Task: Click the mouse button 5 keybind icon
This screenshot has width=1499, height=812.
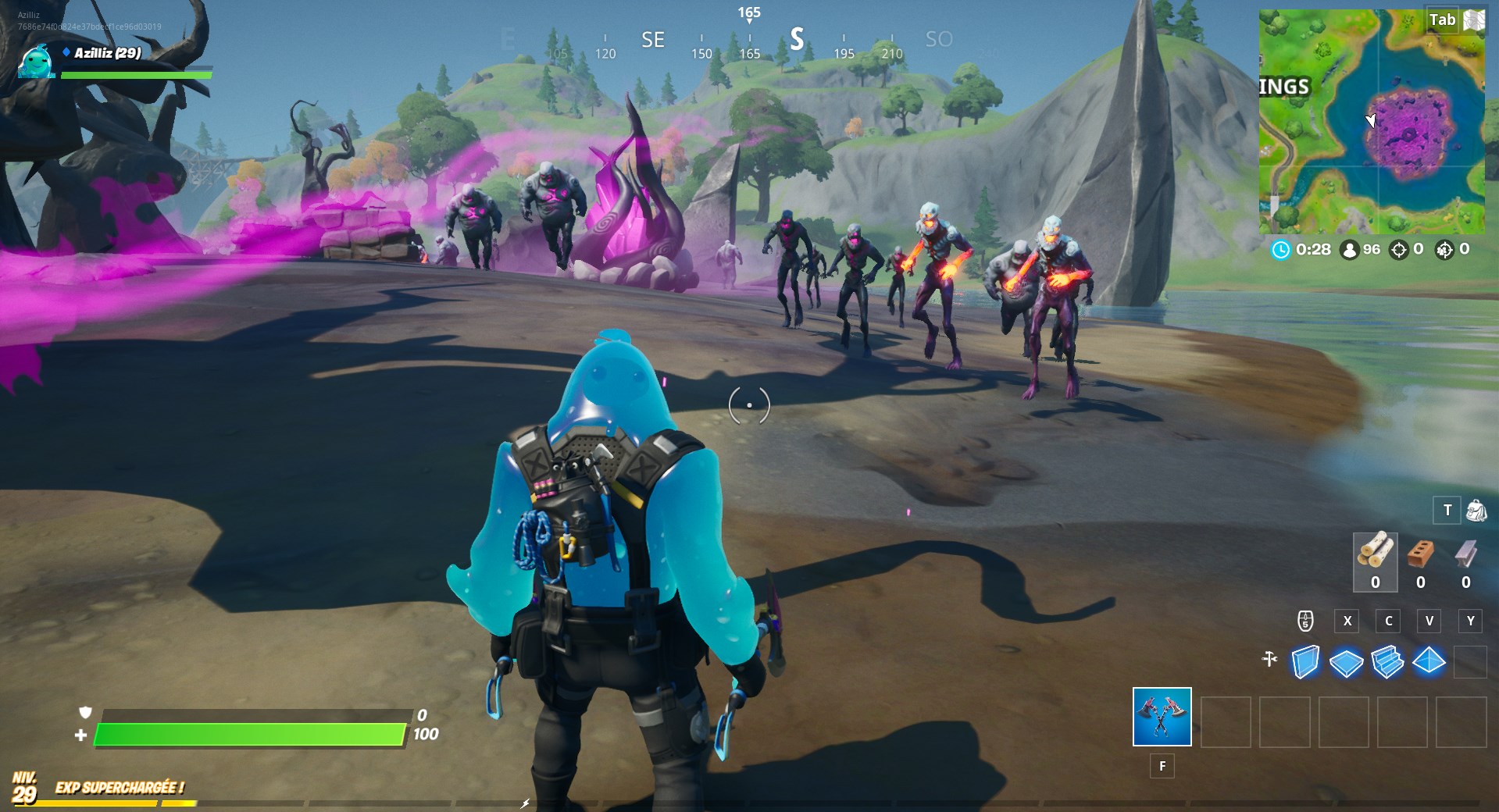Action: pyautogui.click(x=1305, y=621)
